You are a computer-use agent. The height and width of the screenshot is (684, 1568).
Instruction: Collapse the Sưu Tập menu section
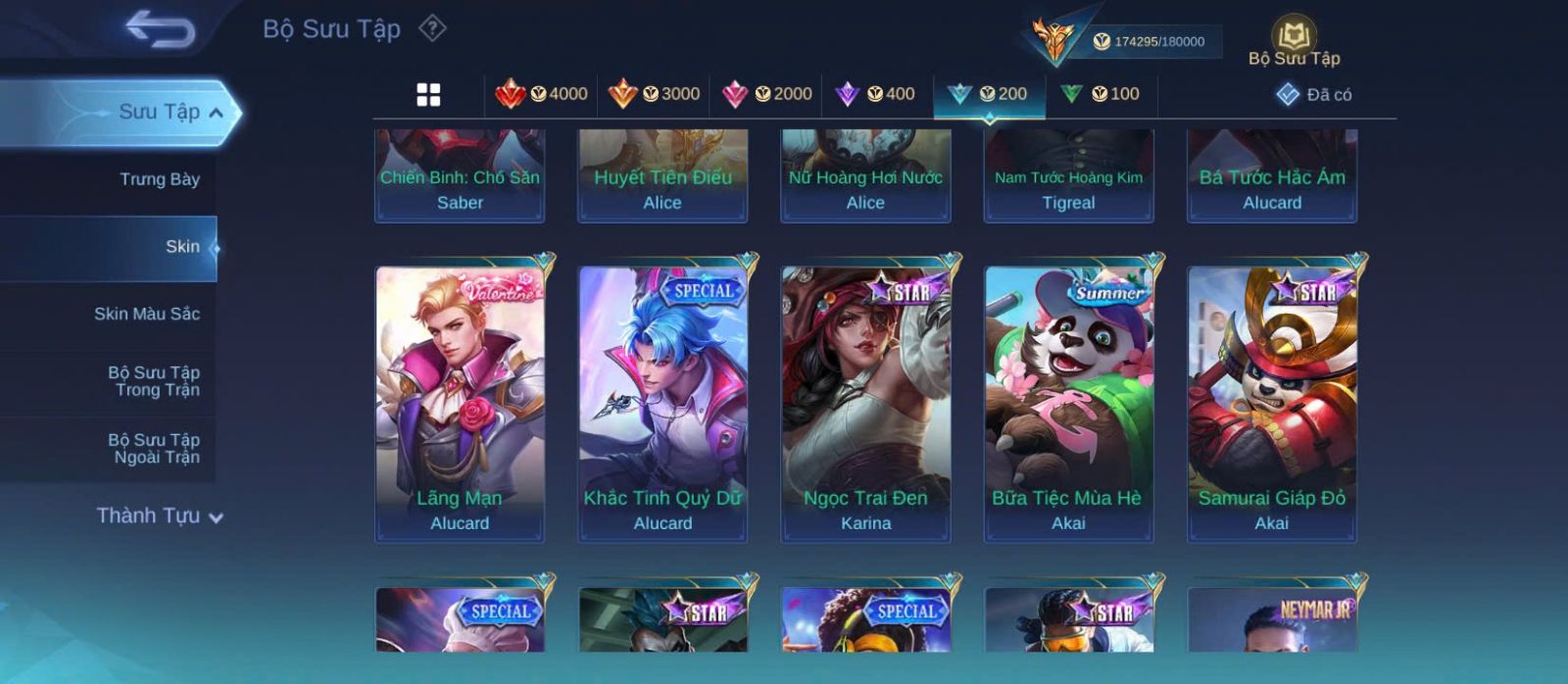point(215,113)
